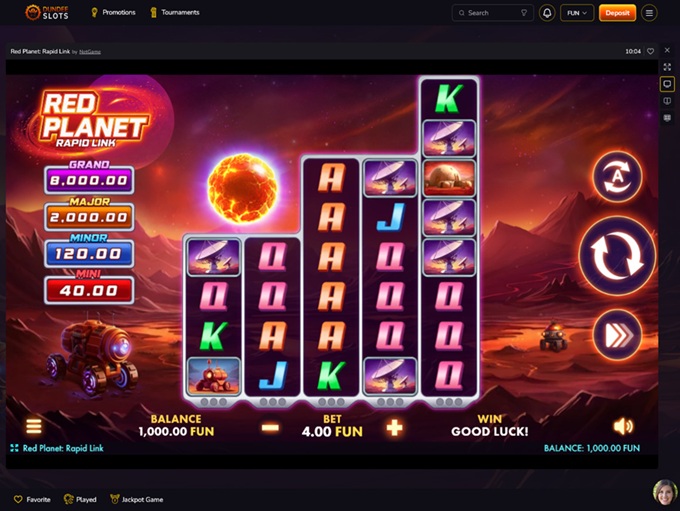680x511 pixels.
Task: Open the FUN currency dropdown
Action: point(577,13)
